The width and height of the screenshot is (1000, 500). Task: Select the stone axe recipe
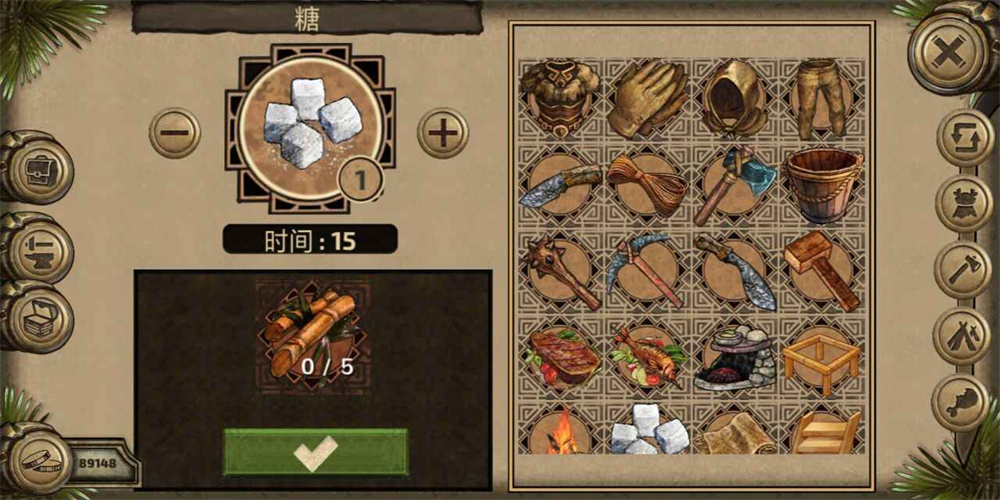coord(735,186)
